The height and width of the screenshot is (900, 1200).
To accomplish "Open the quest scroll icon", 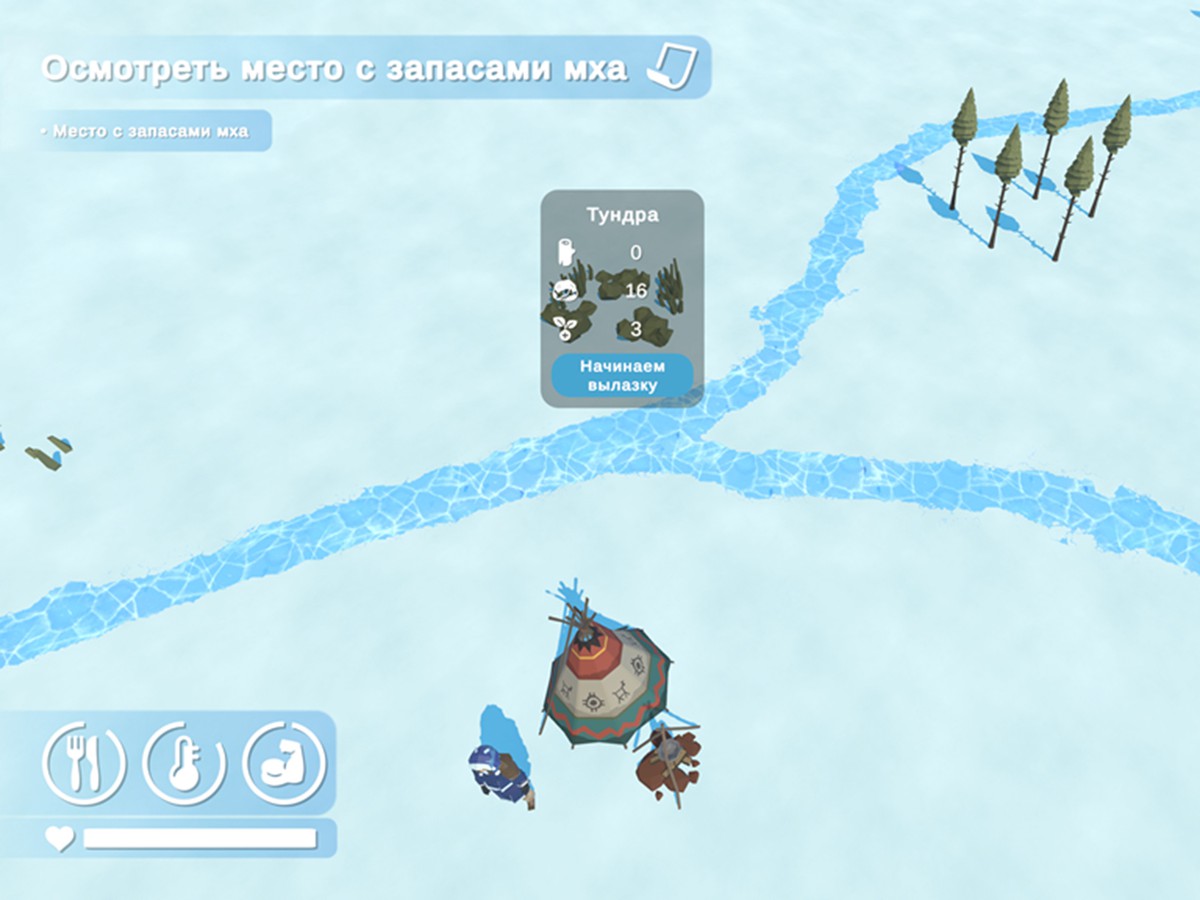I will [x=671, y=67].
